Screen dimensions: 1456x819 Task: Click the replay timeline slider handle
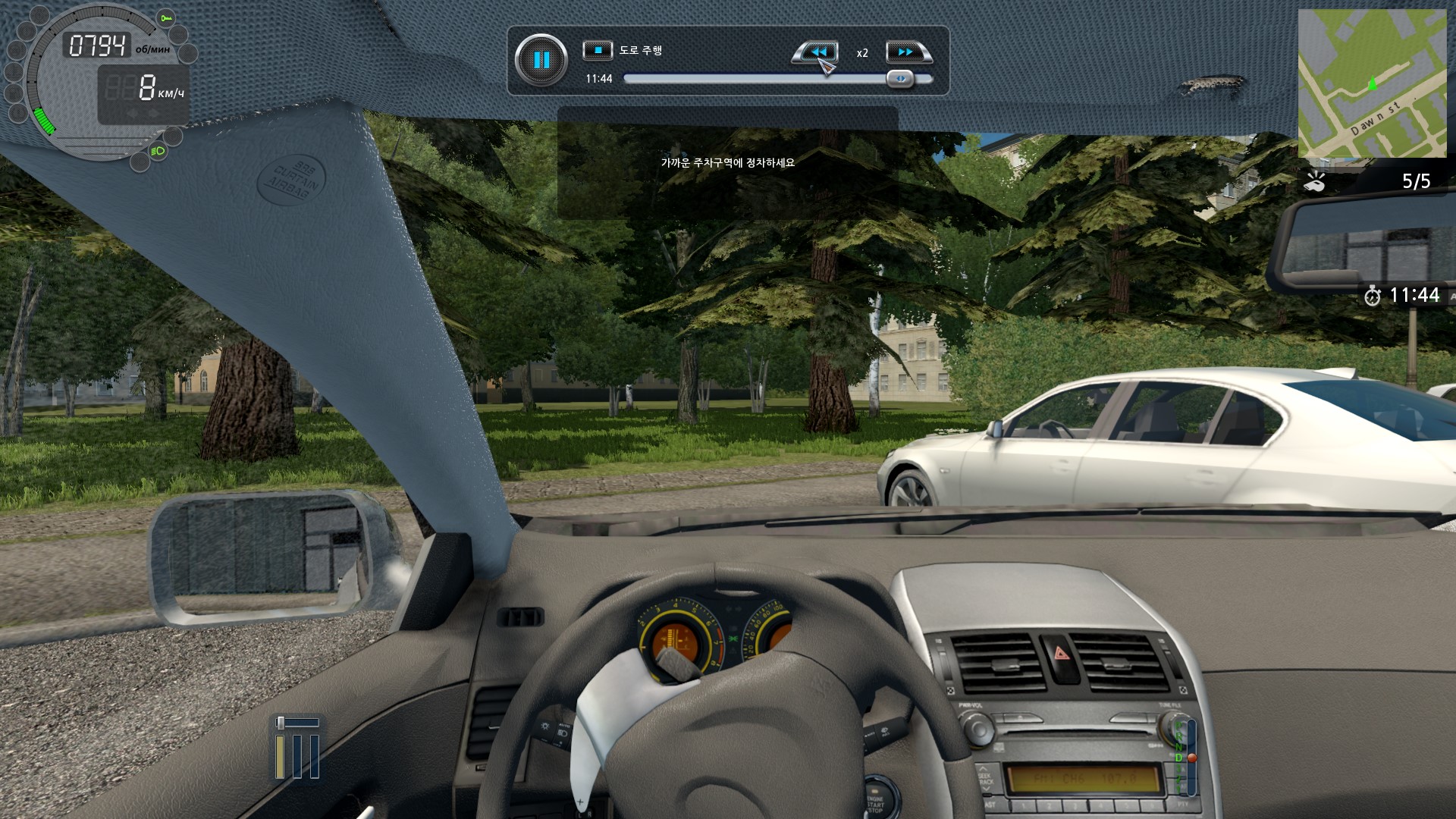[x=900, y=78]
